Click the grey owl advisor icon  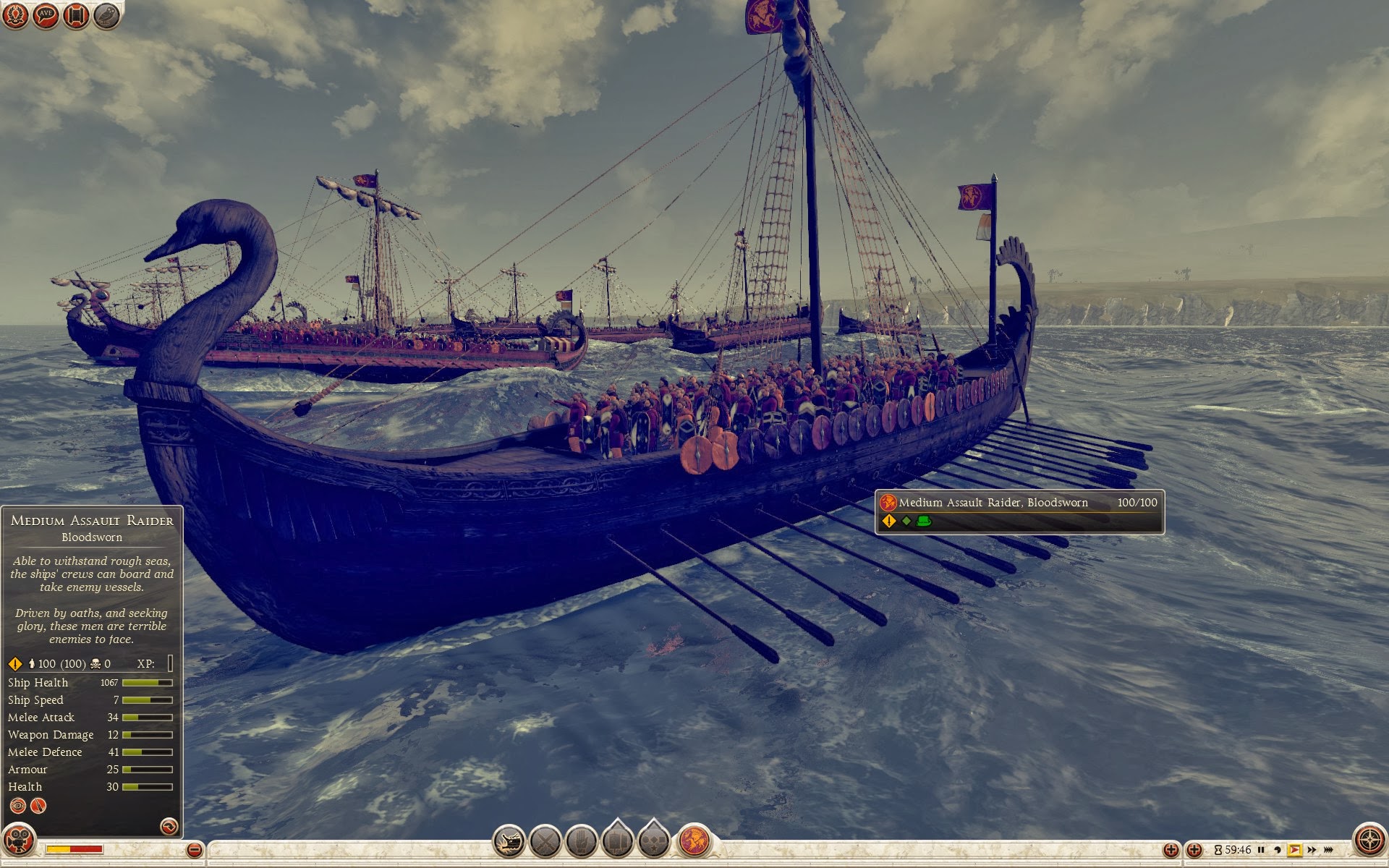[106, 15]
